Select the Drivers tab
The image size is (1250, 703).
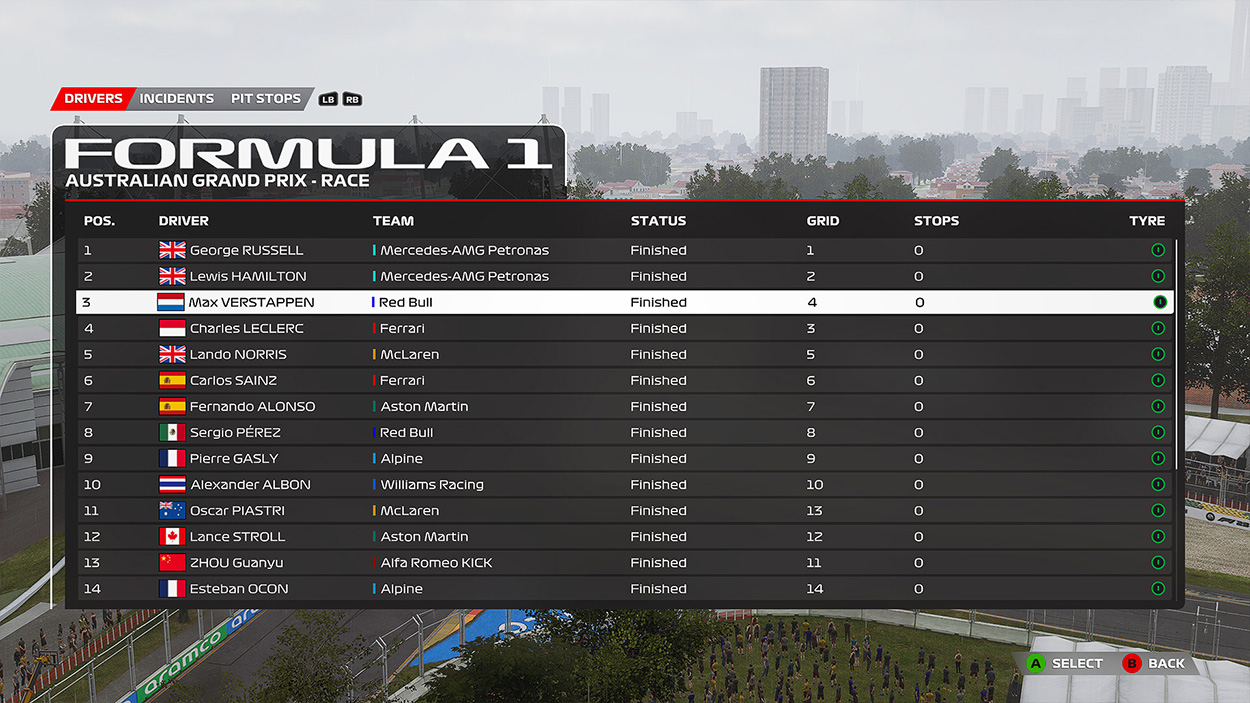[x=92, y=99]
